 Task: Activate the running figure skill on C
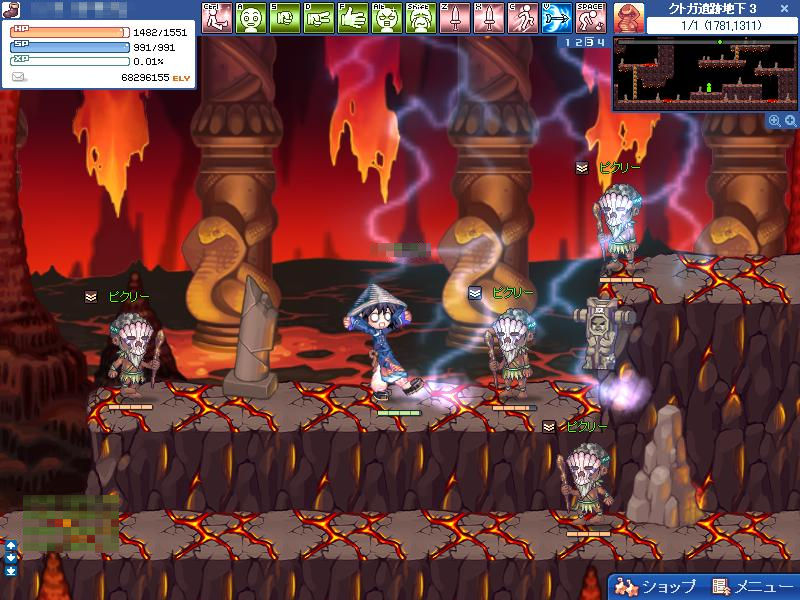point(523,17)
